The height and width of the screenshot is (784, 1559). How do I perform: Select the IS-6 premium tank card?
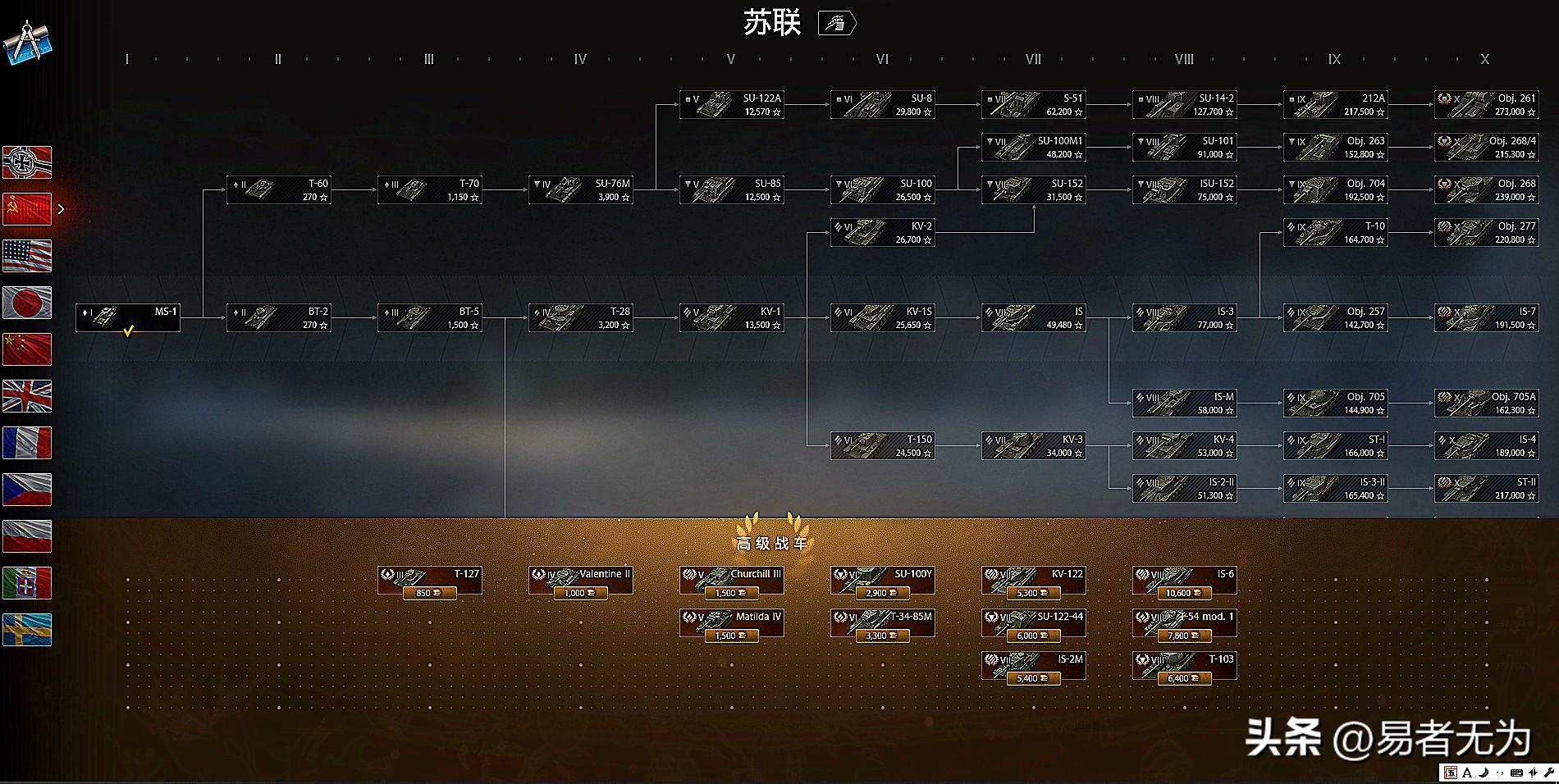[x=1184, y=580]
